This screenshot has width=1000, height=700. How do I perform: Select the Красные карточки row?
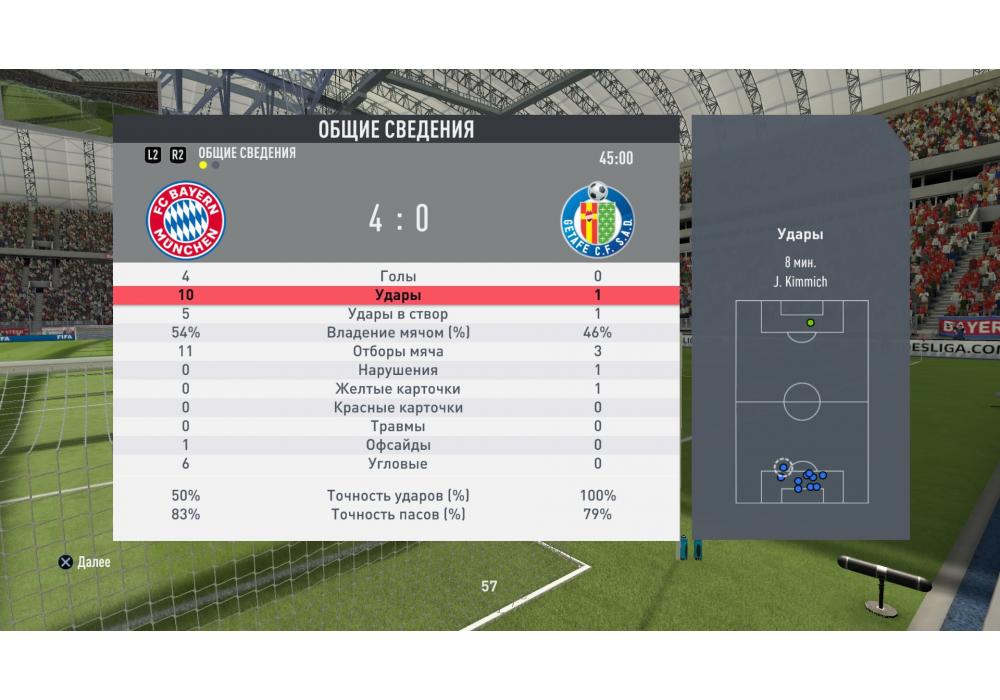tap(397, 408)
